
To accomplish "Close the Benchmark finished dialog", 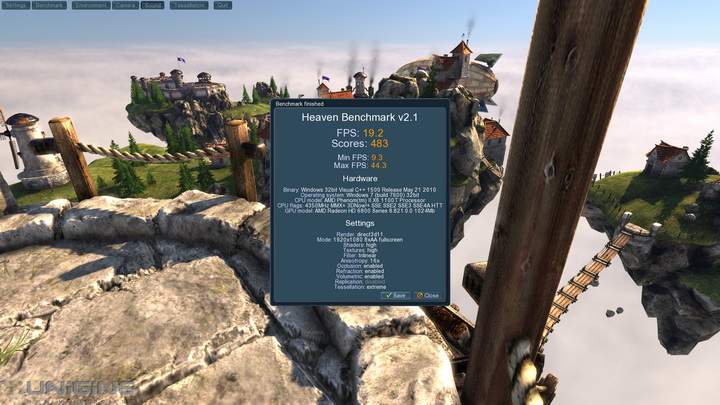I will coord(428,296).
